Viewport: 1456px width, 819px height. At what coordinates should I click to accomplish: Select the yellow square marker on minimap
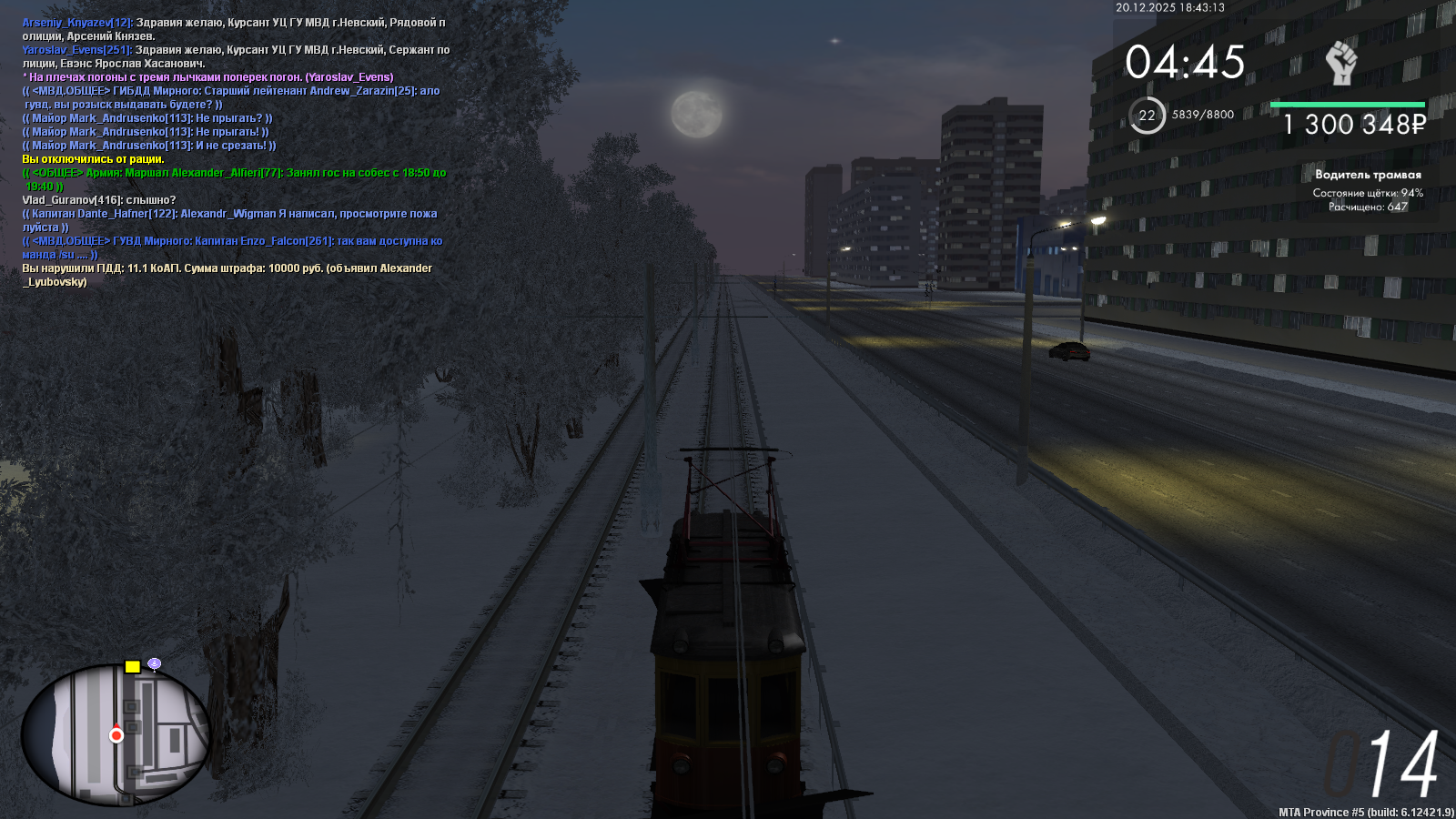tap(132, 667)
